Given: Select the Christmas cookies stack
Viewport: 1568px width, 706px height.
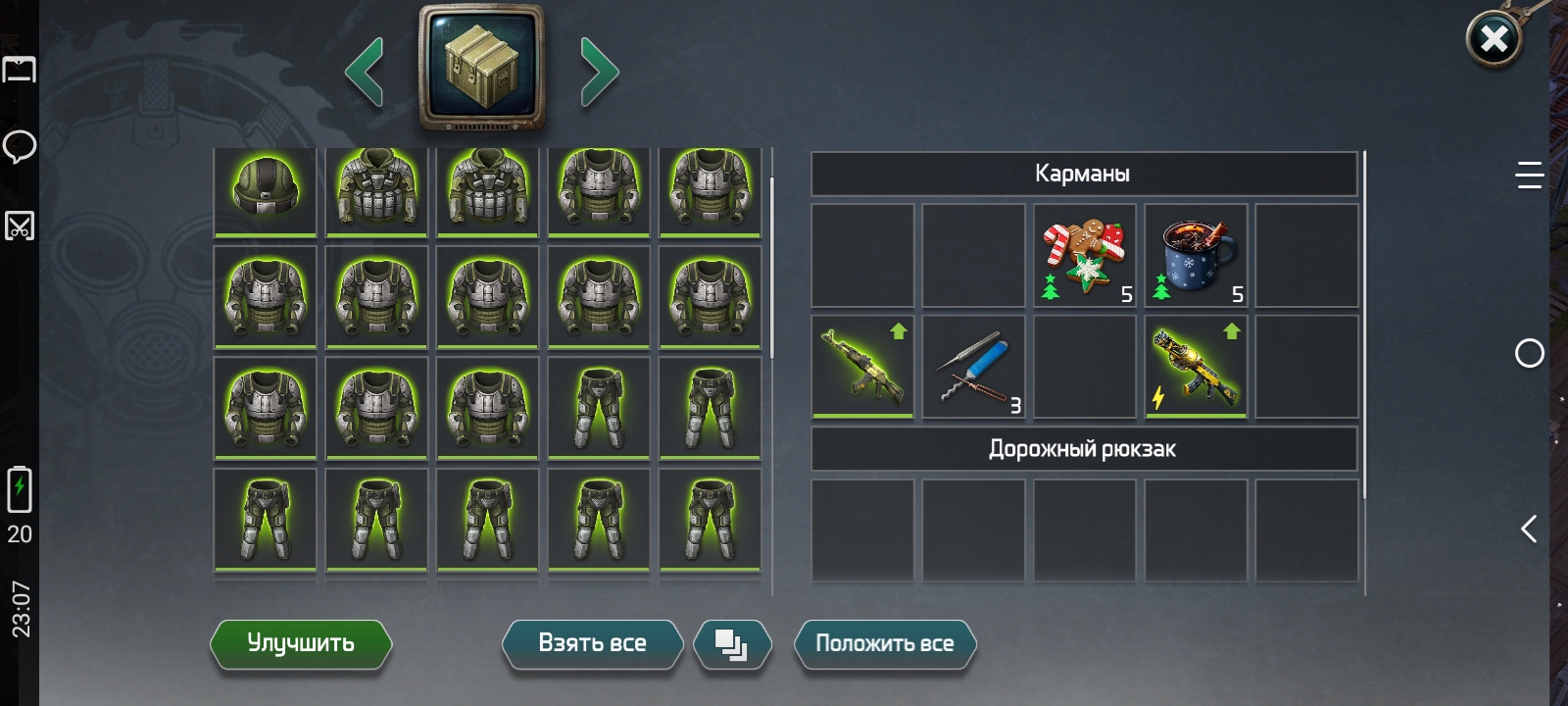Looking at the screenshot, I should pyautogui.click(x=1085, y=256).
